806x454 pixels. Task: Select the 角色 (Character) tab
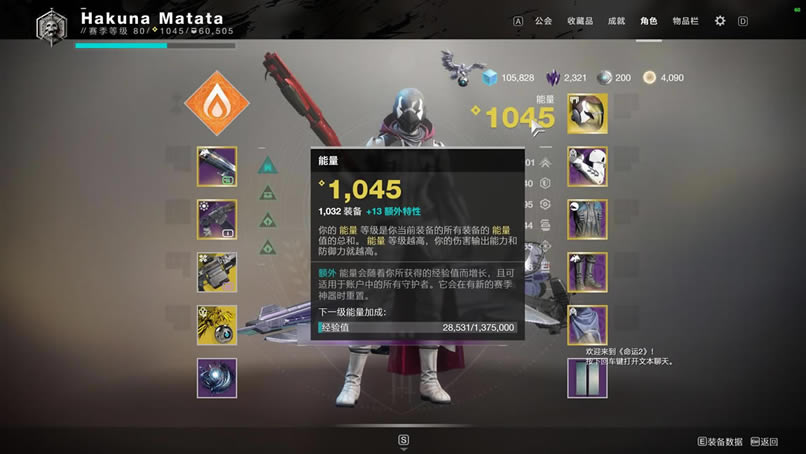(x=649, y=20)
